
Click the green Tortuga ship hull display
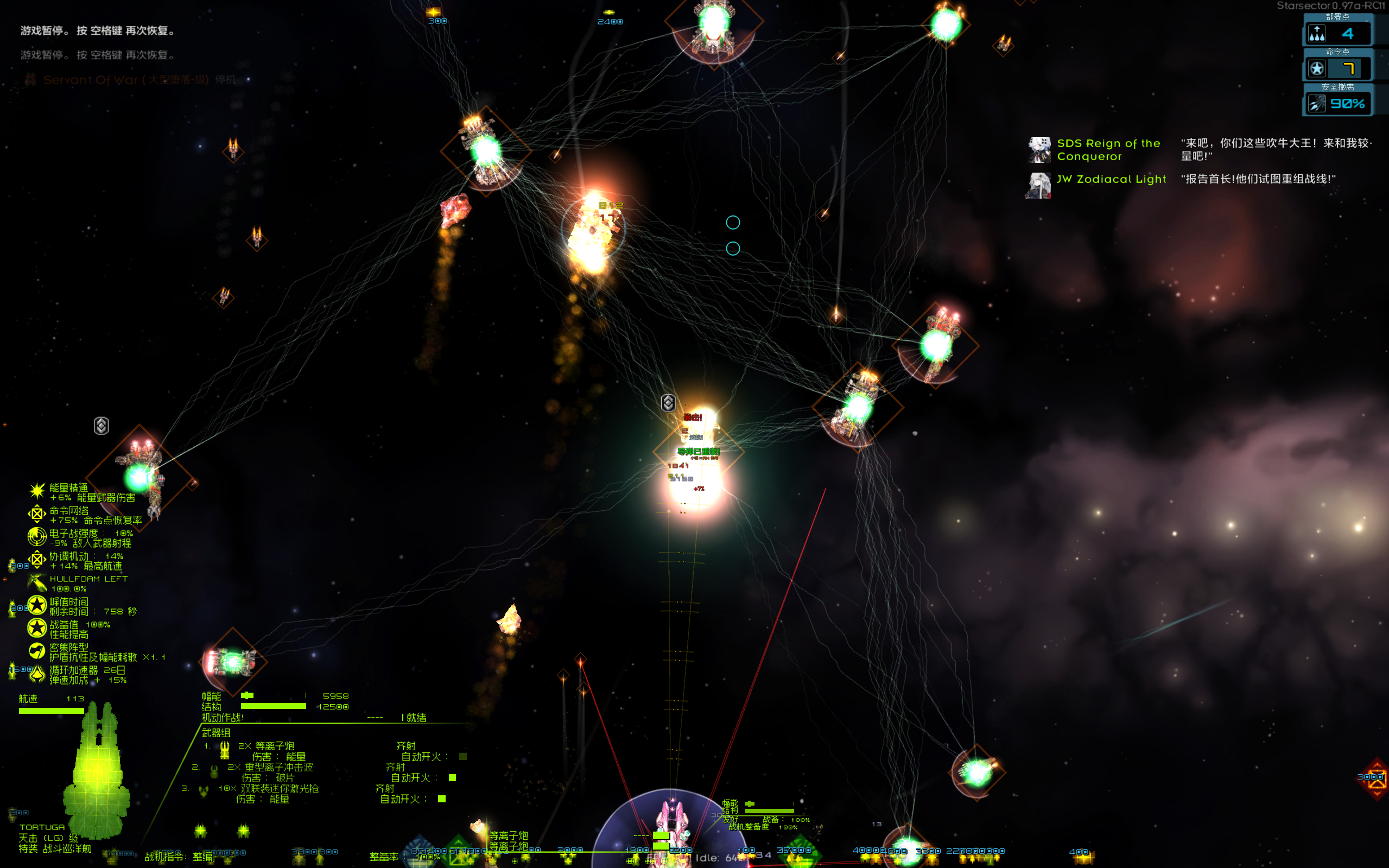pos(97,769)
